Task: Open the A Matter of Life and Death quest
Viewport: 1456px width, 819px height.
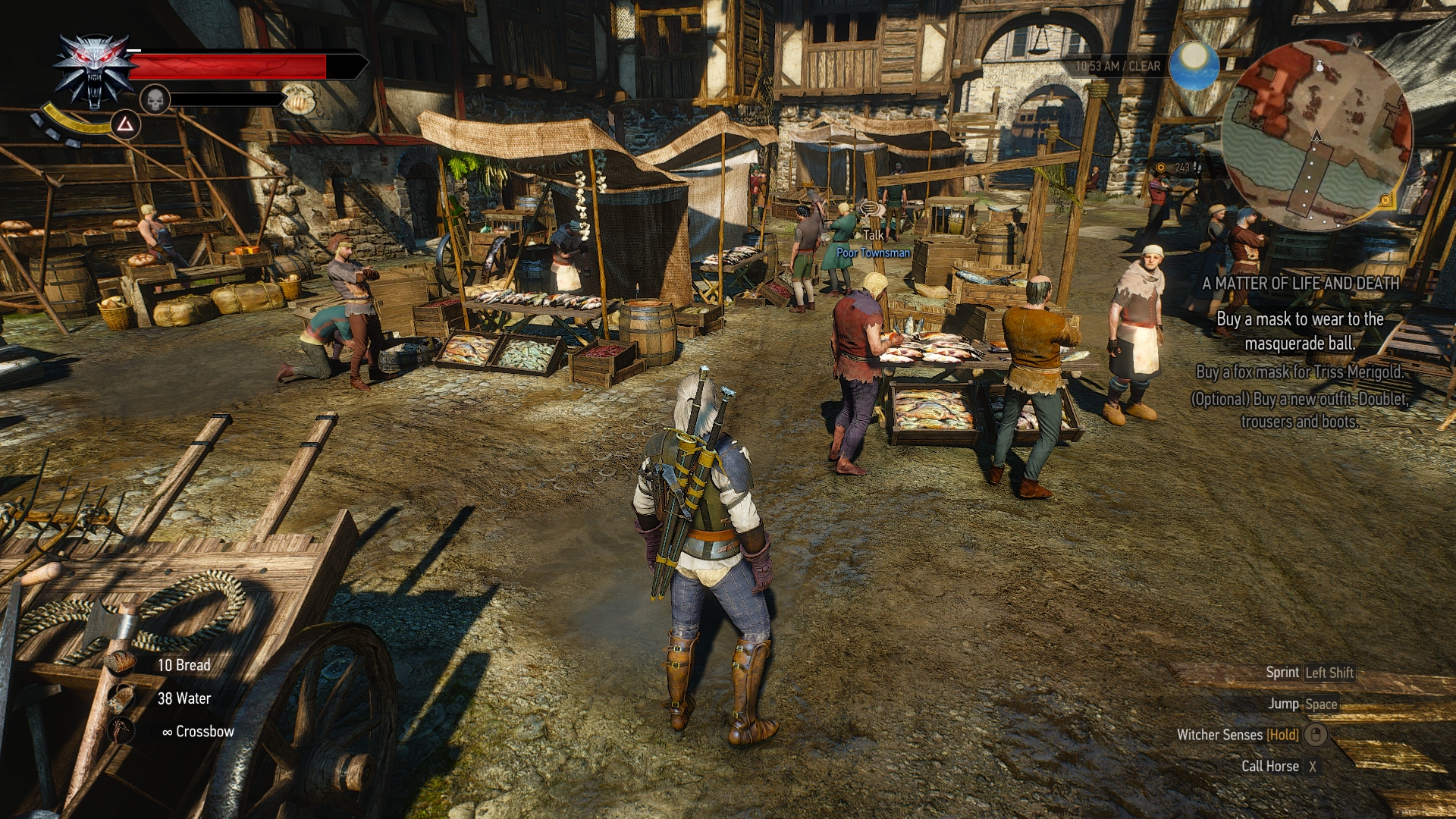Action: point(1301,284)
